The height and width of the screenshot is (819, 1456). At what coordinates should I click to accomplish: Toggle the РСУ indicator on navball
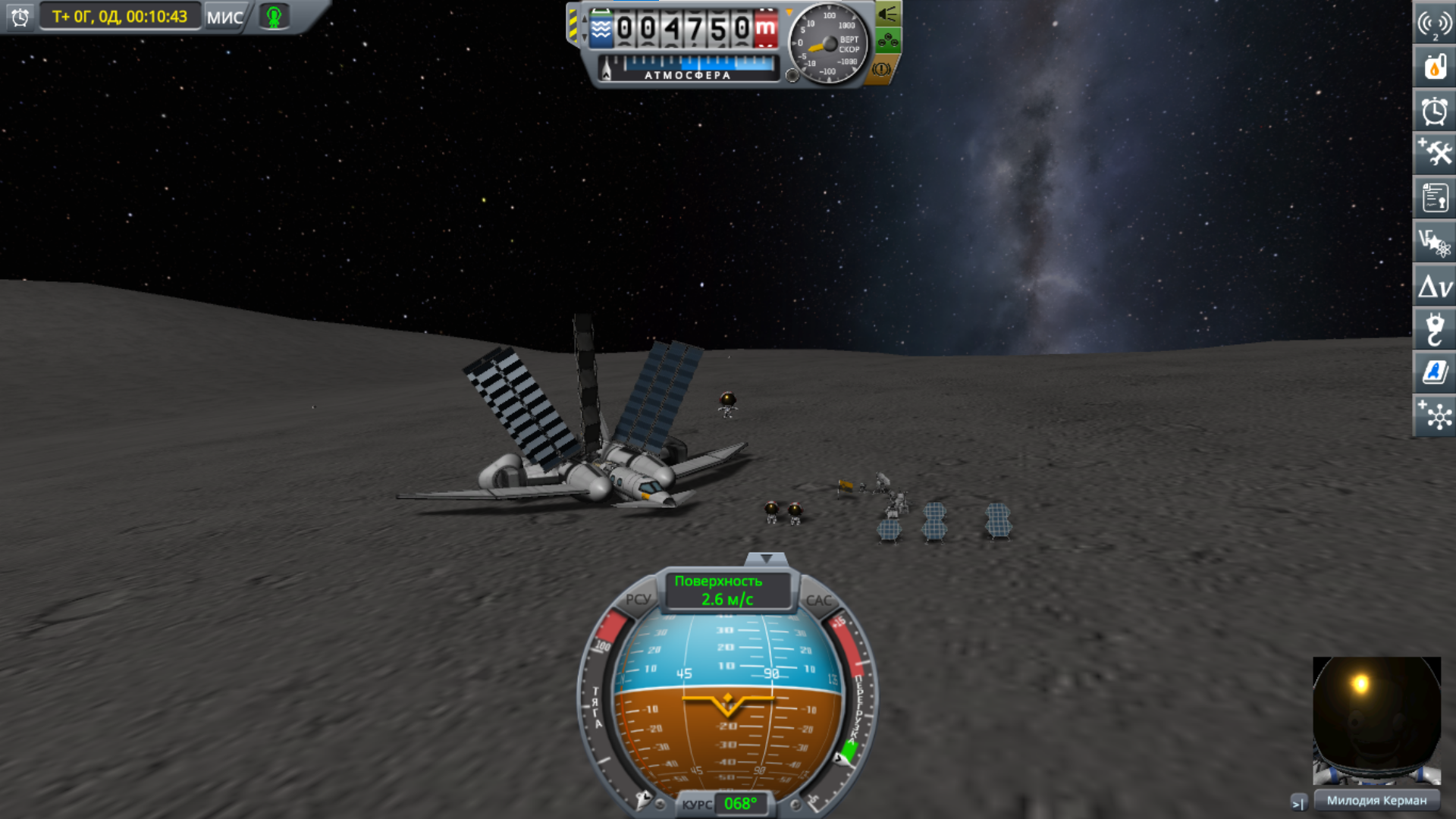[x=638, y=599]
